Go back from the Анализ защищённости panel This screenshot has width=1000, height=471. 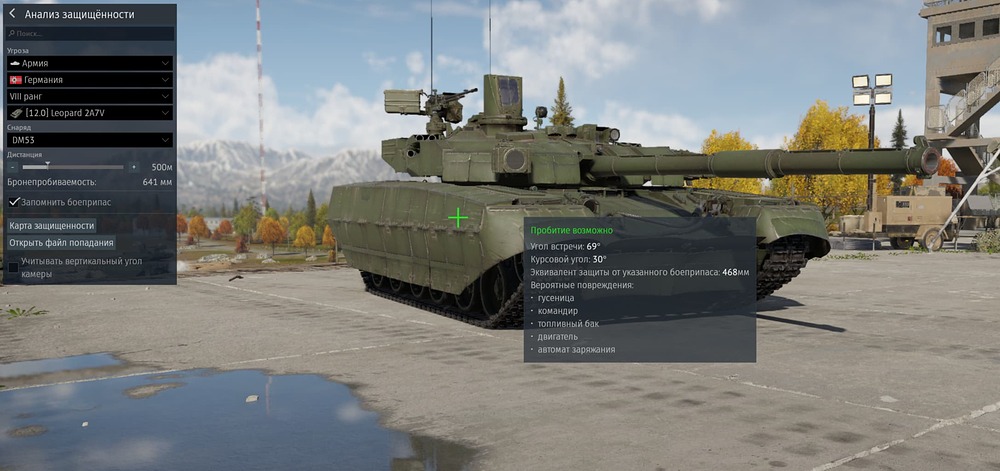(x=12, y=15)
